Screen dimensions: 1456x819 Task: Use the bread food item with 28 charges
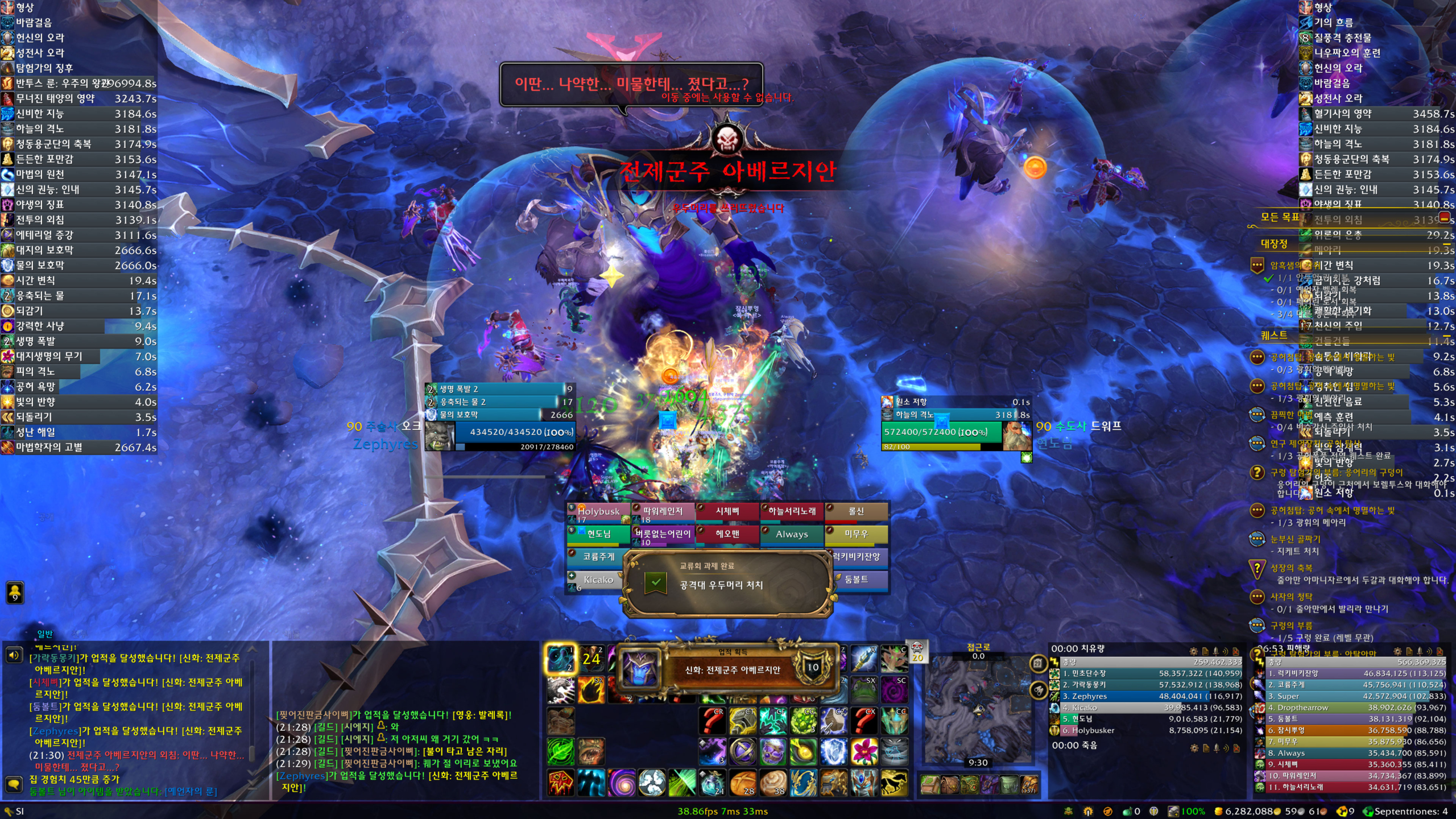tap(742, 783)
